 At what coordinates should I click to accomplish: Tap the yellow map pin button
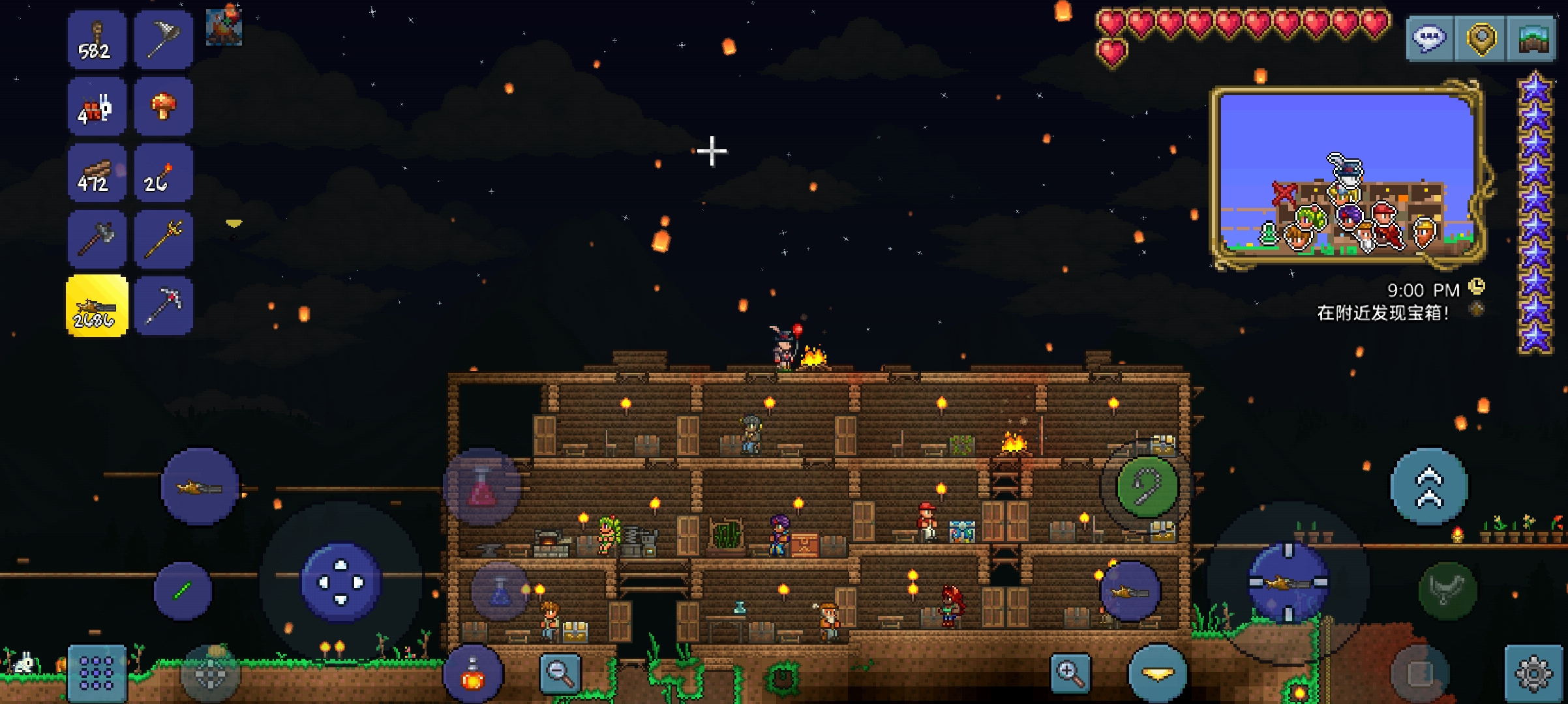pos(1481,38)
